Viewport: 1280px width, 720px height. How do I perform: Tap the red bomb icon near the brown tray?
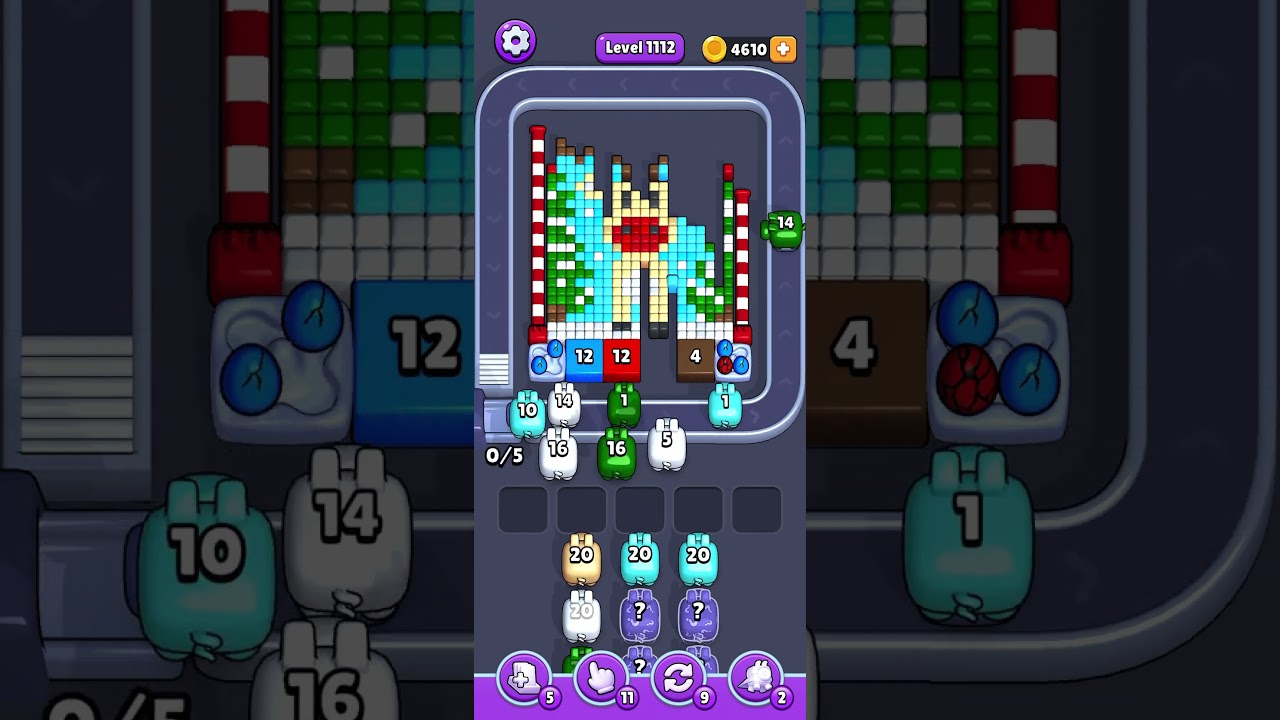coord(727,364)
